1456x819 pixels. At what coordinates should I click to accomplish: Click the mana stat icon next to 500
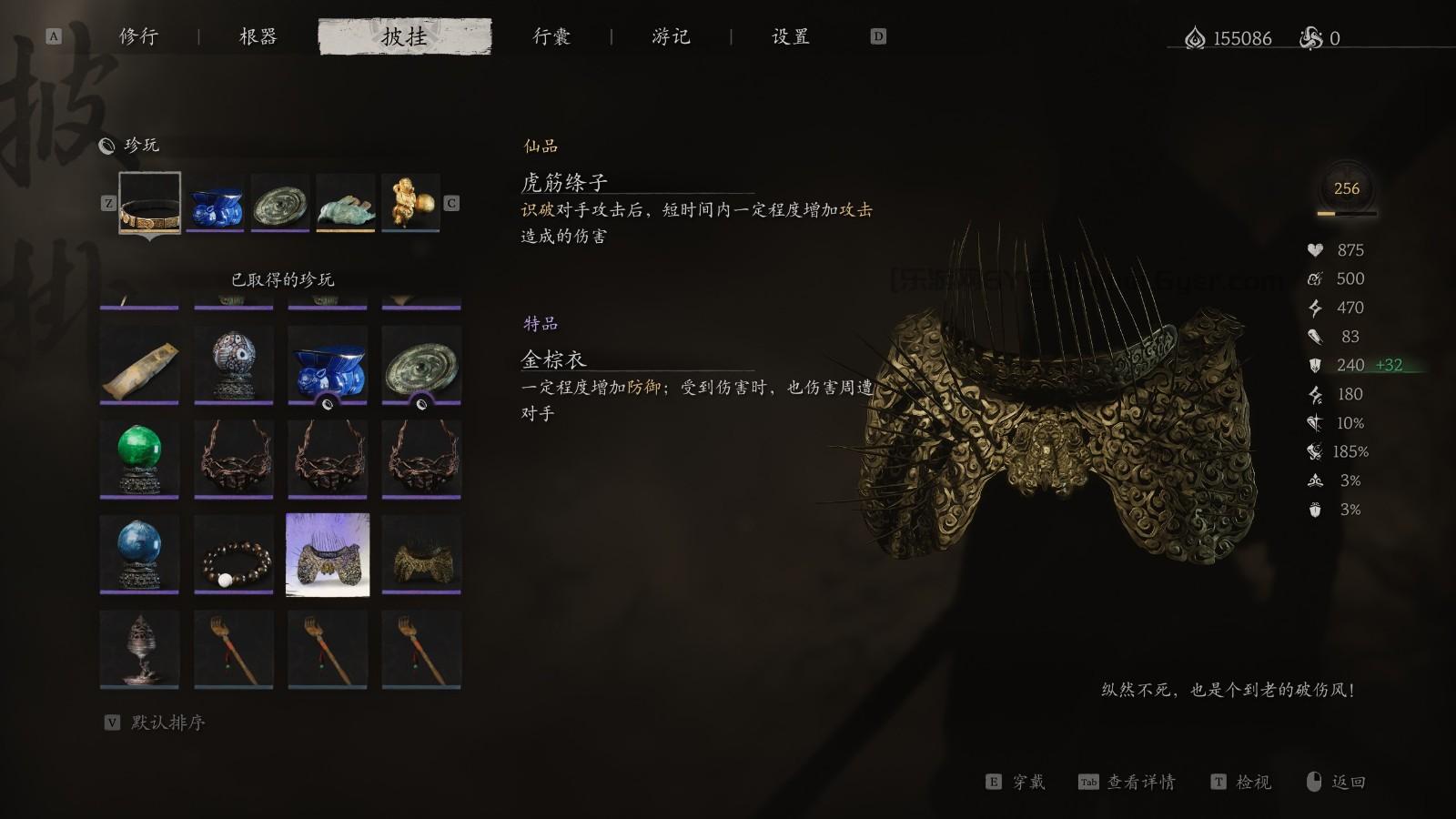click(x=1316, y=278)
